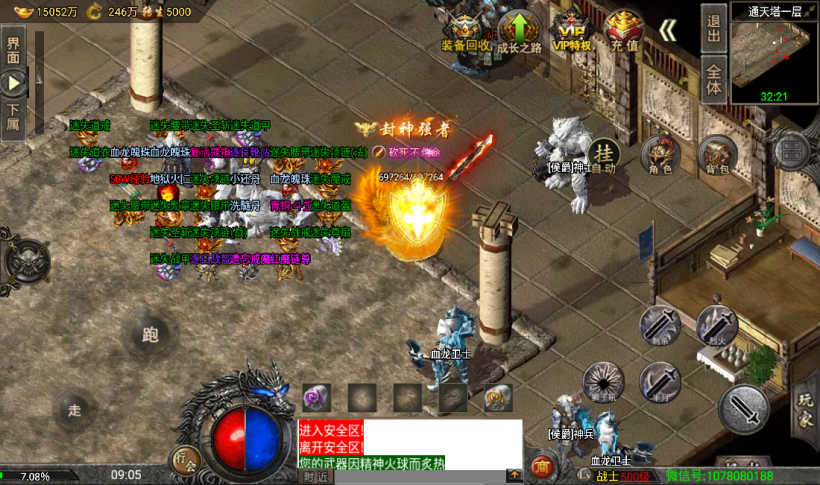Trigger the 半月 half-moon skill

(660, 381)
